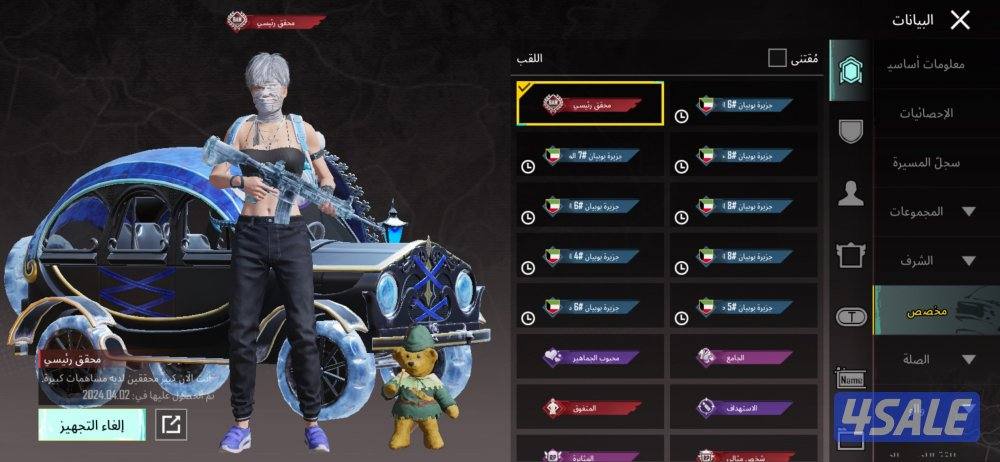Screen dimensions: 1000x462
Task: Choose the purple الاستهداف title
Action: click(x=742, y=408)
